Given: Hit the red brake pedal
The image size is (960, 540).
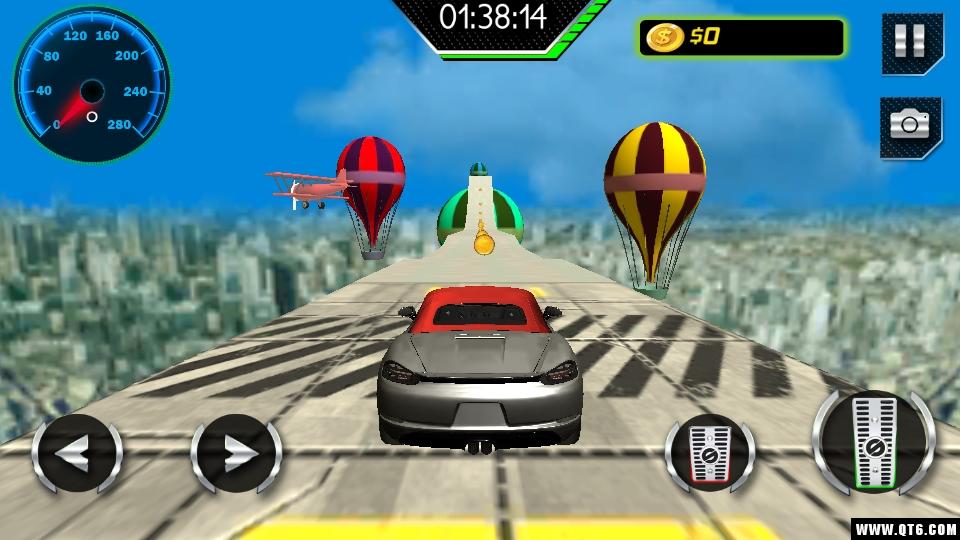Looking at the screenshot, I should tap(710, 453).
